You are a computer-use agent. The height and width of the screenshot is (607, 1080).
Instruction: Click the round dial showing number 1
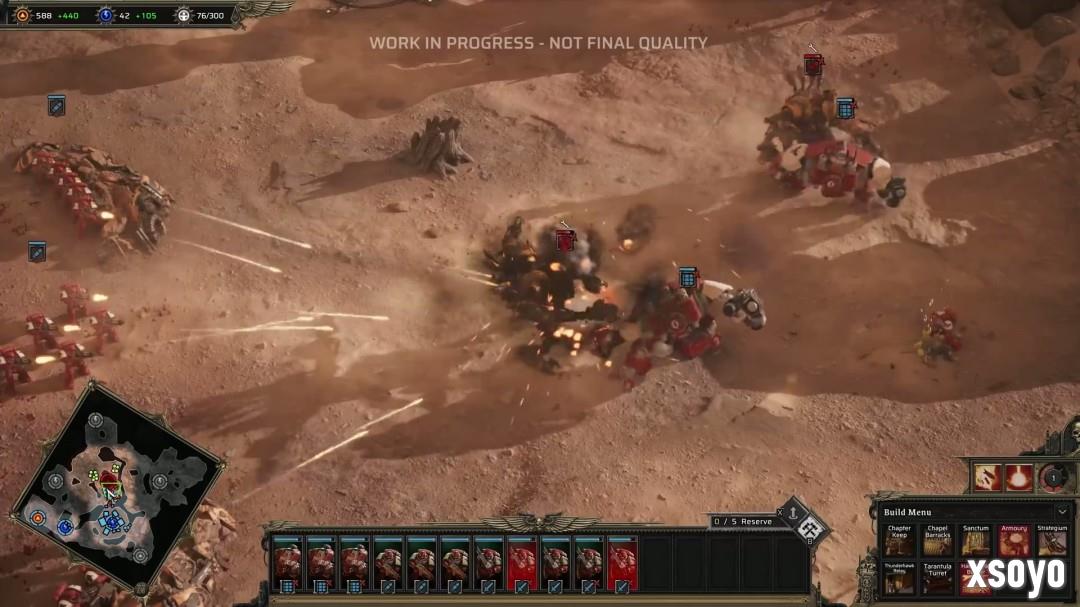1052,477
